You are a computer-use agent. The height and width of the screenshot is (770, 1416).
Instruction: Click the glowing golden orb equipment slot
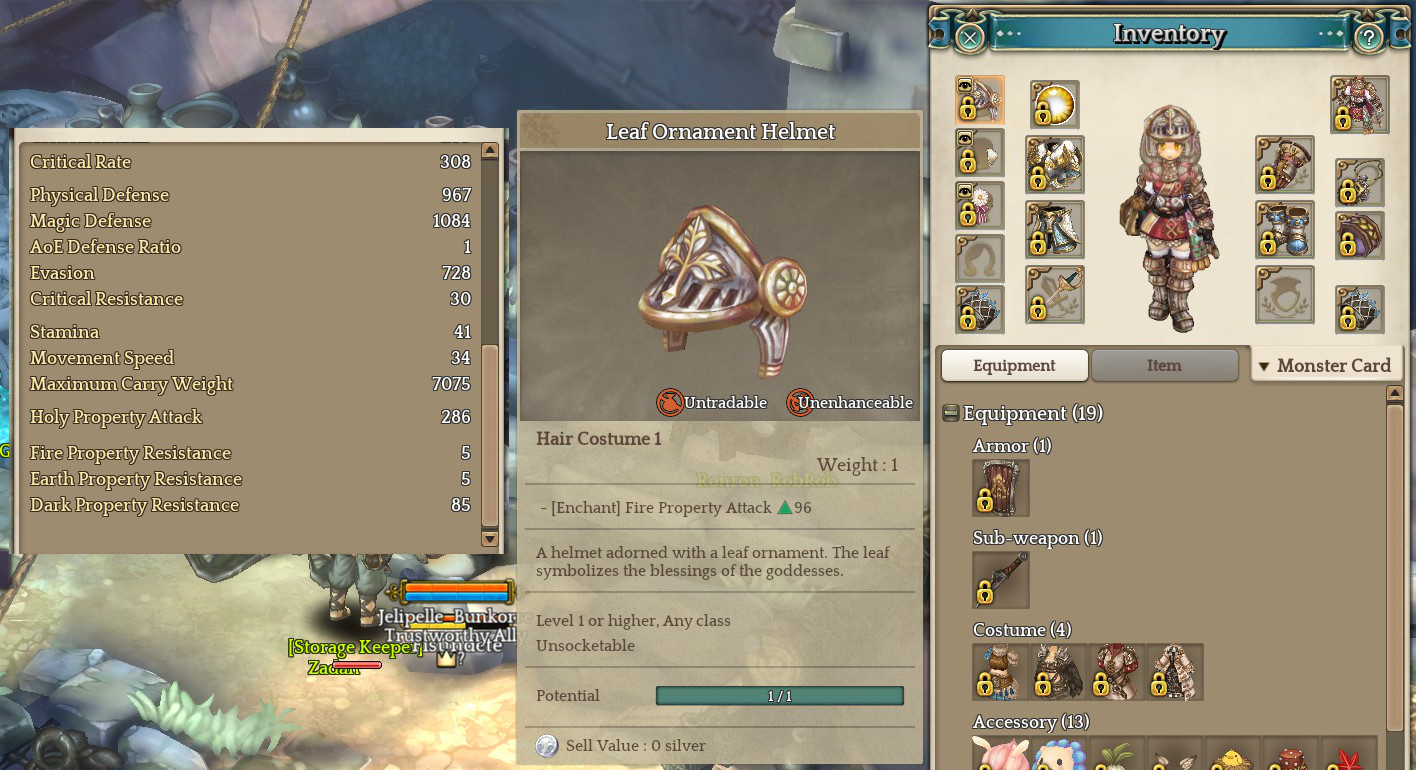coord(1055,104)
